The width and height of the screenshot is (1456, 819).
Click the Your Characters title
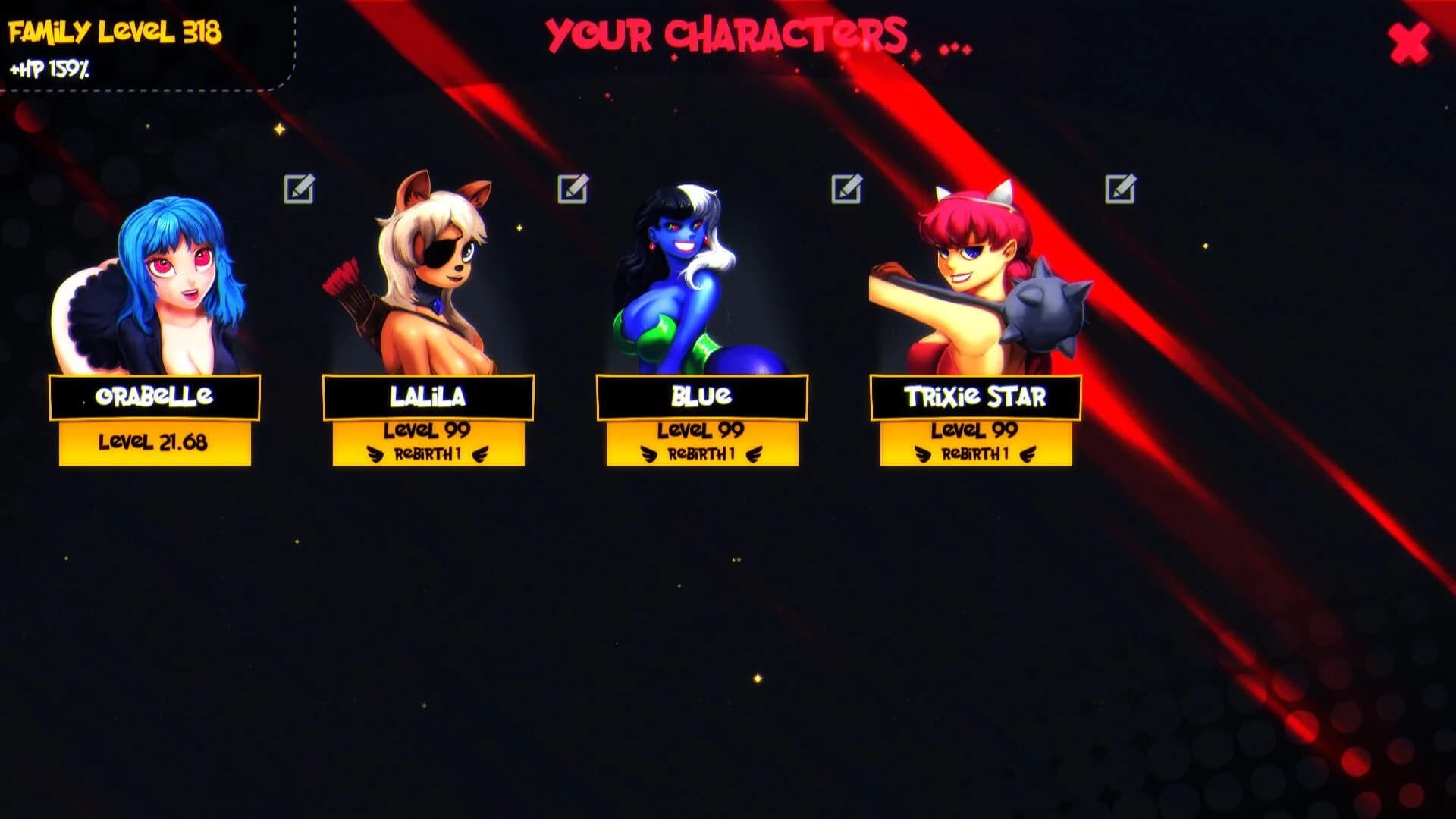pos(726,34)
